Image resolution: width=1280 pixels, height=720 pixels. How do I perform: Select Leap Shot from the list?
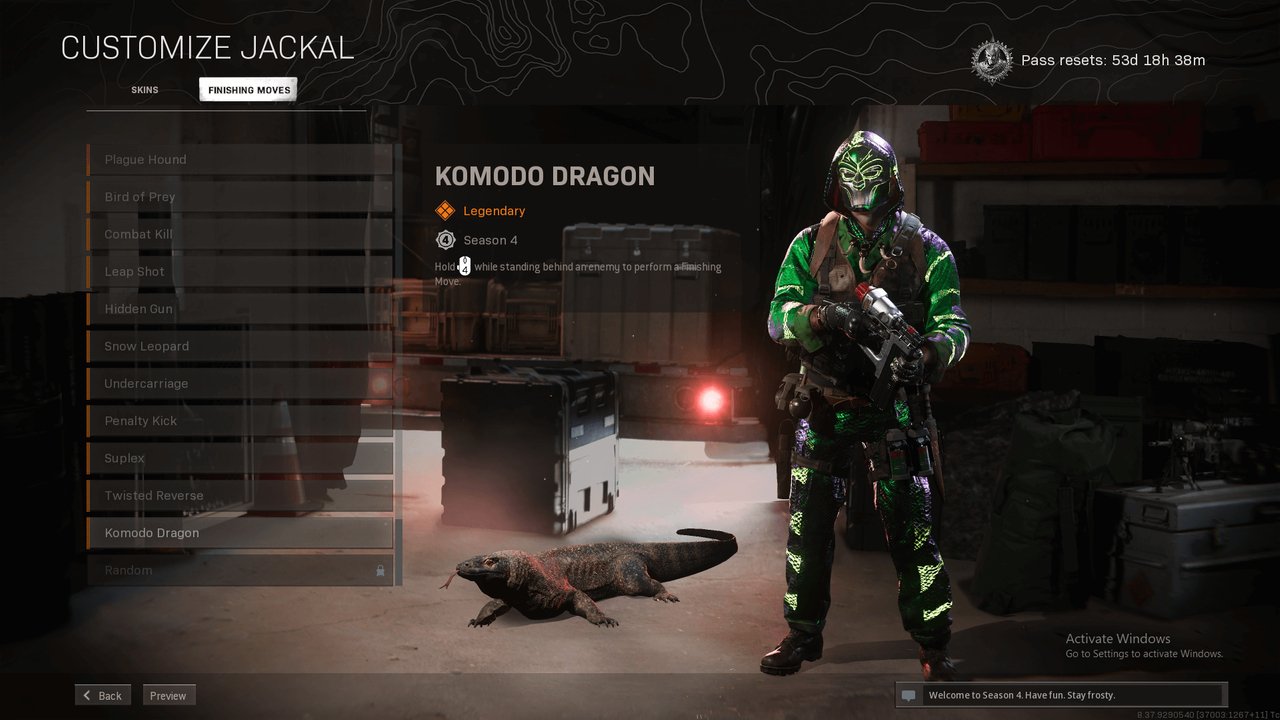click(x=240, y=272)
